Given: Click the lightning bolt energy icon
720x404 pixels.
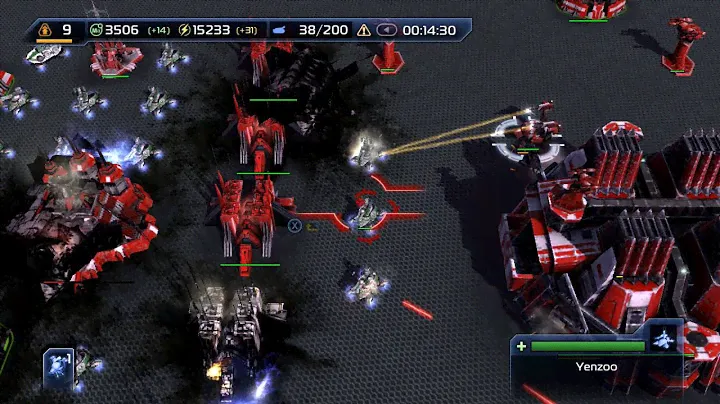Looking at the screenshot, I should (x=184, y=30).
